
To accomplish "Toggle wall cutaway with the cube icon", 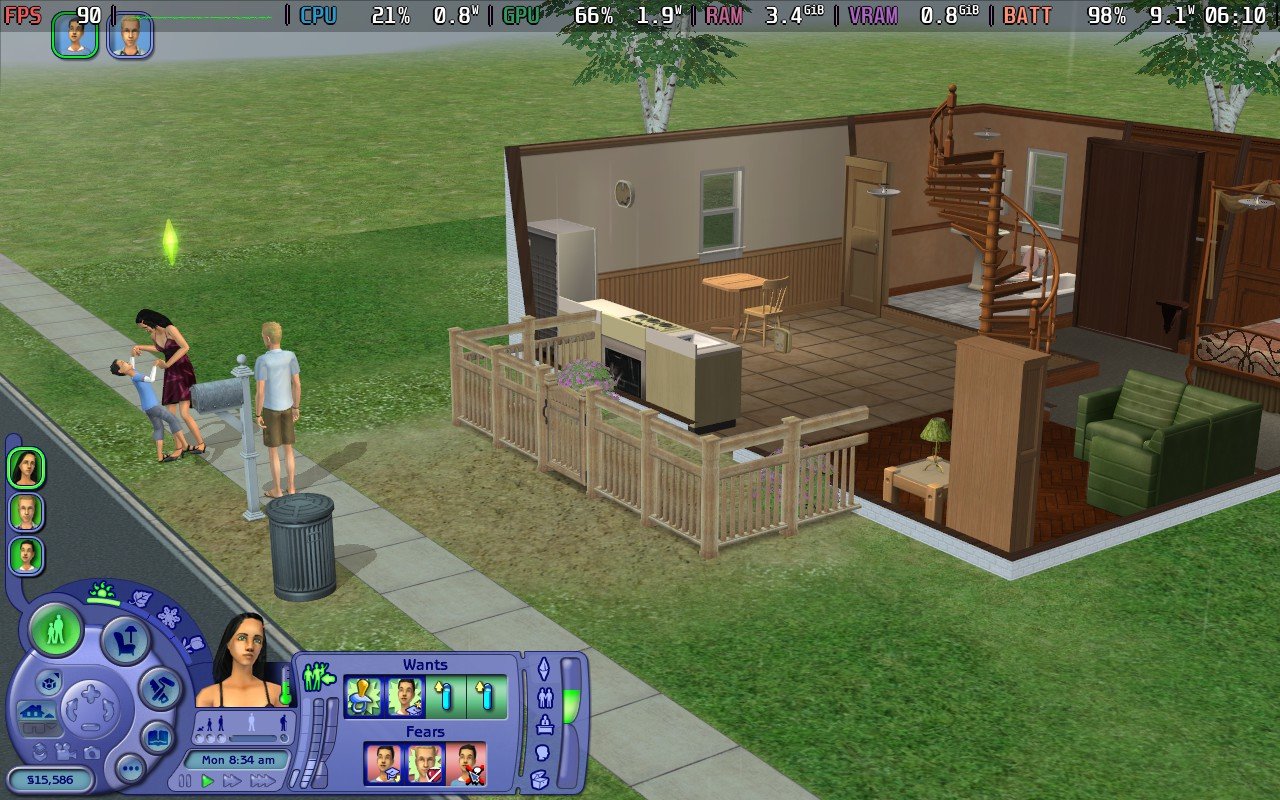I will pos(49,683).
